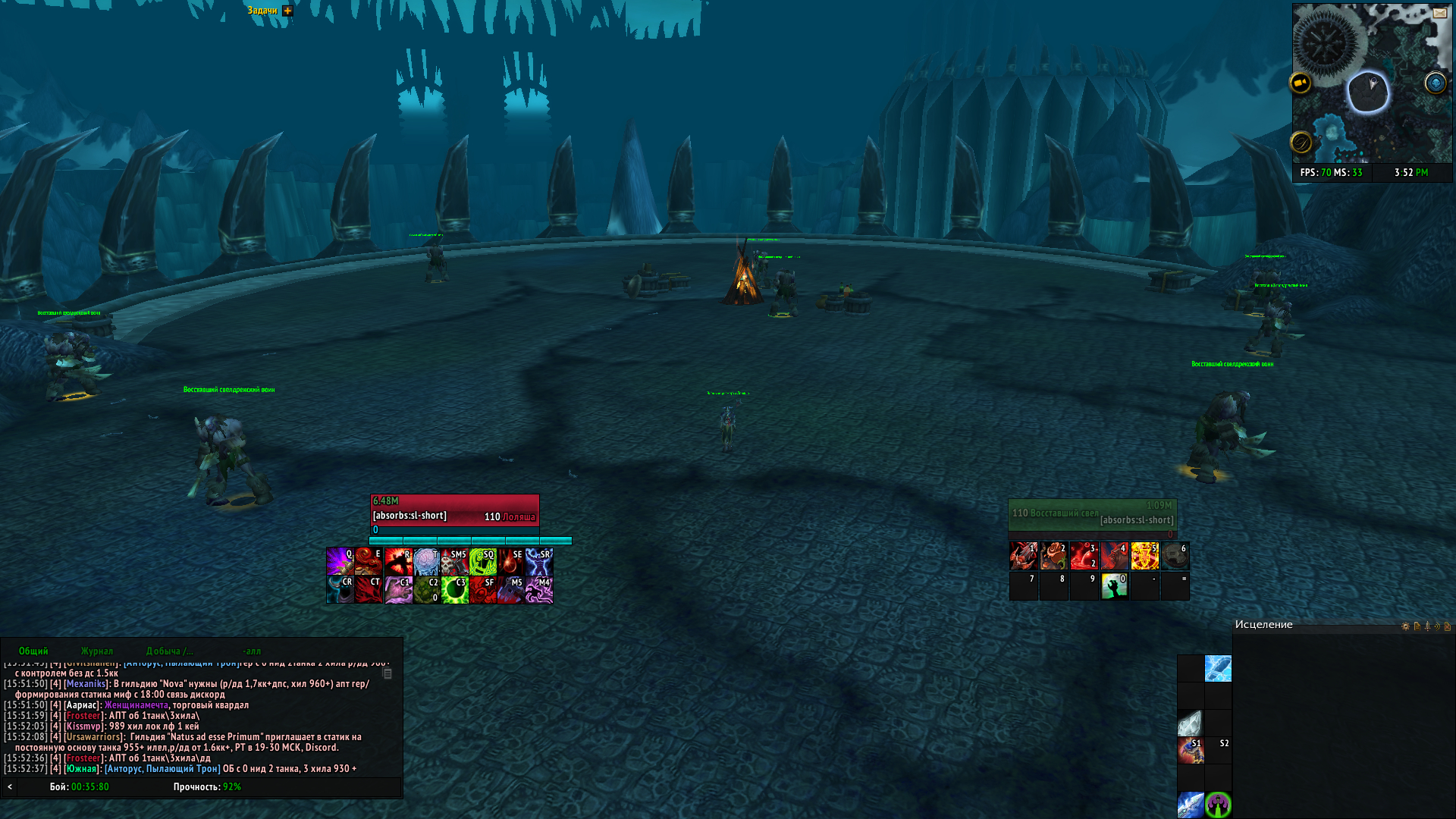Use the ice block ability icon
Screen dimensions: 1456x819
1218,669
